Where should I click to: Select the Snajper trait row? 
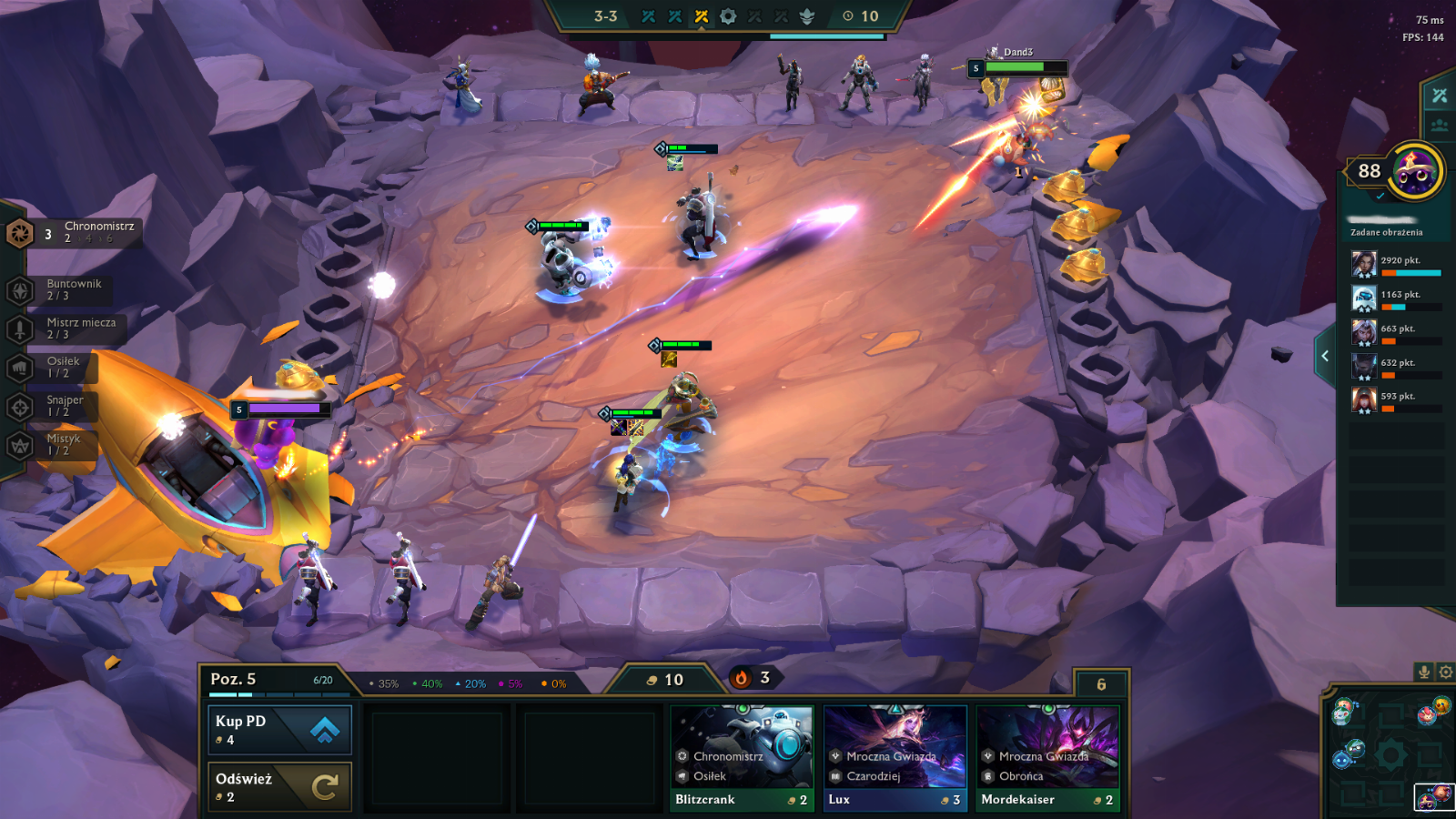(x=56, y=406)
